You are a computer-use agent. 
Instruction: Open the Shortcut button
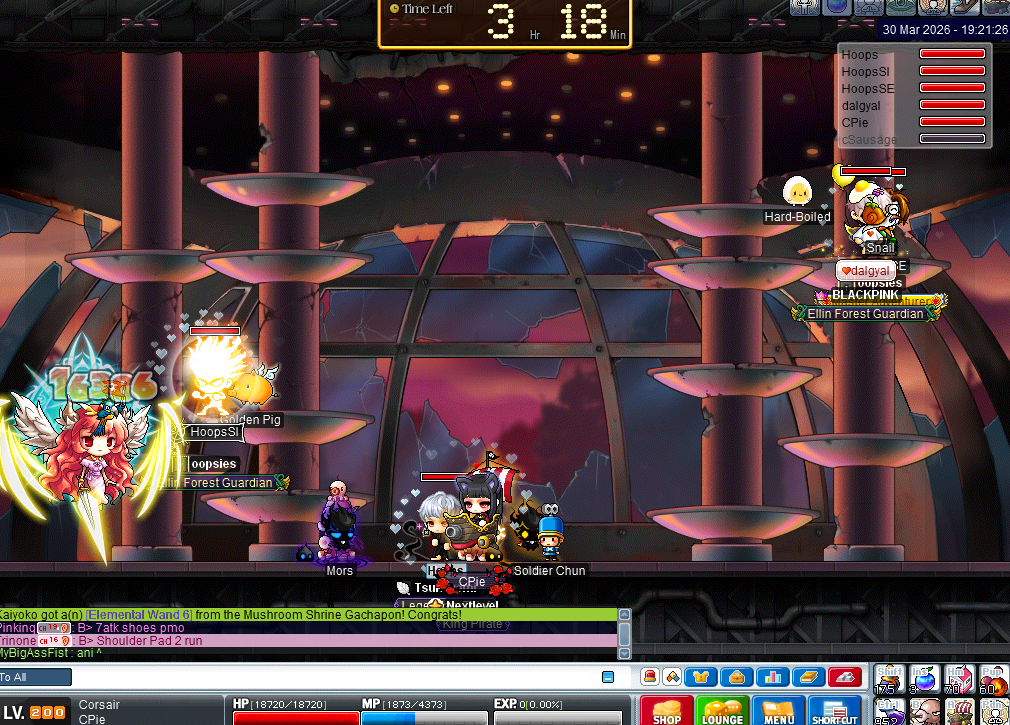coord(835,710)
